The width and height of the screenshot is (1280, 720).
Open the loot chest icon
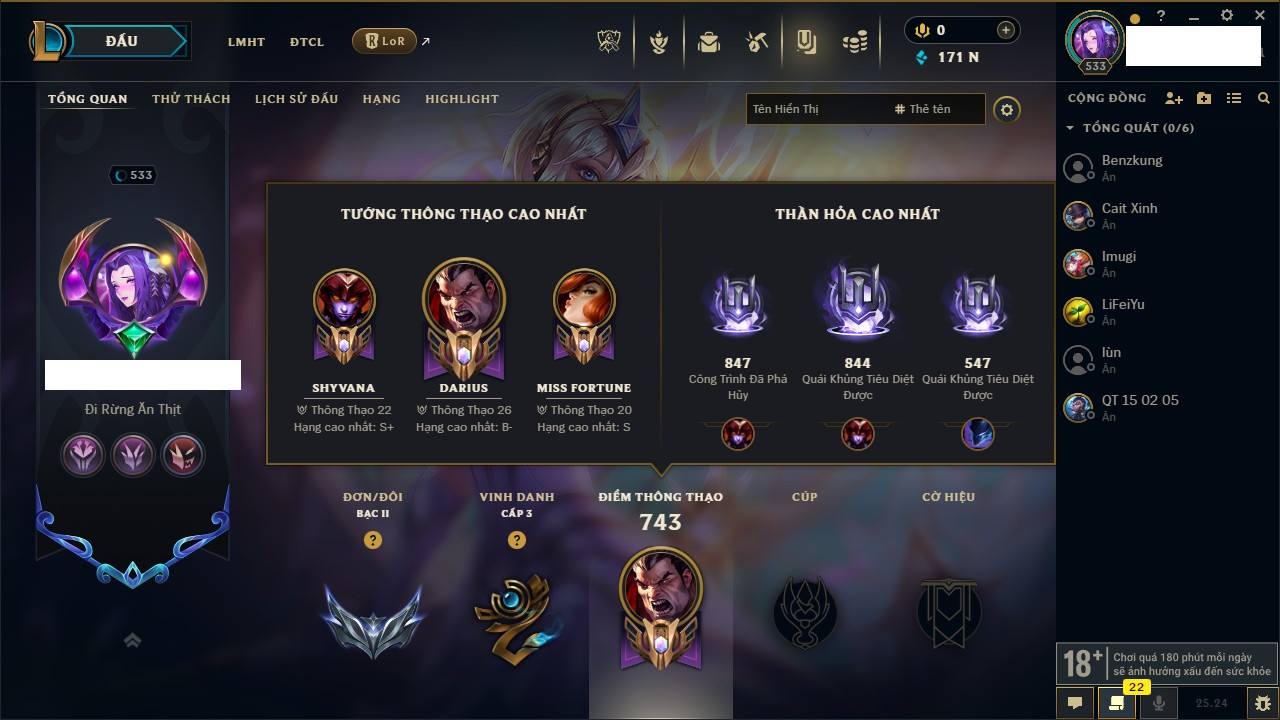pyautogui.click(x=709, y=42)
